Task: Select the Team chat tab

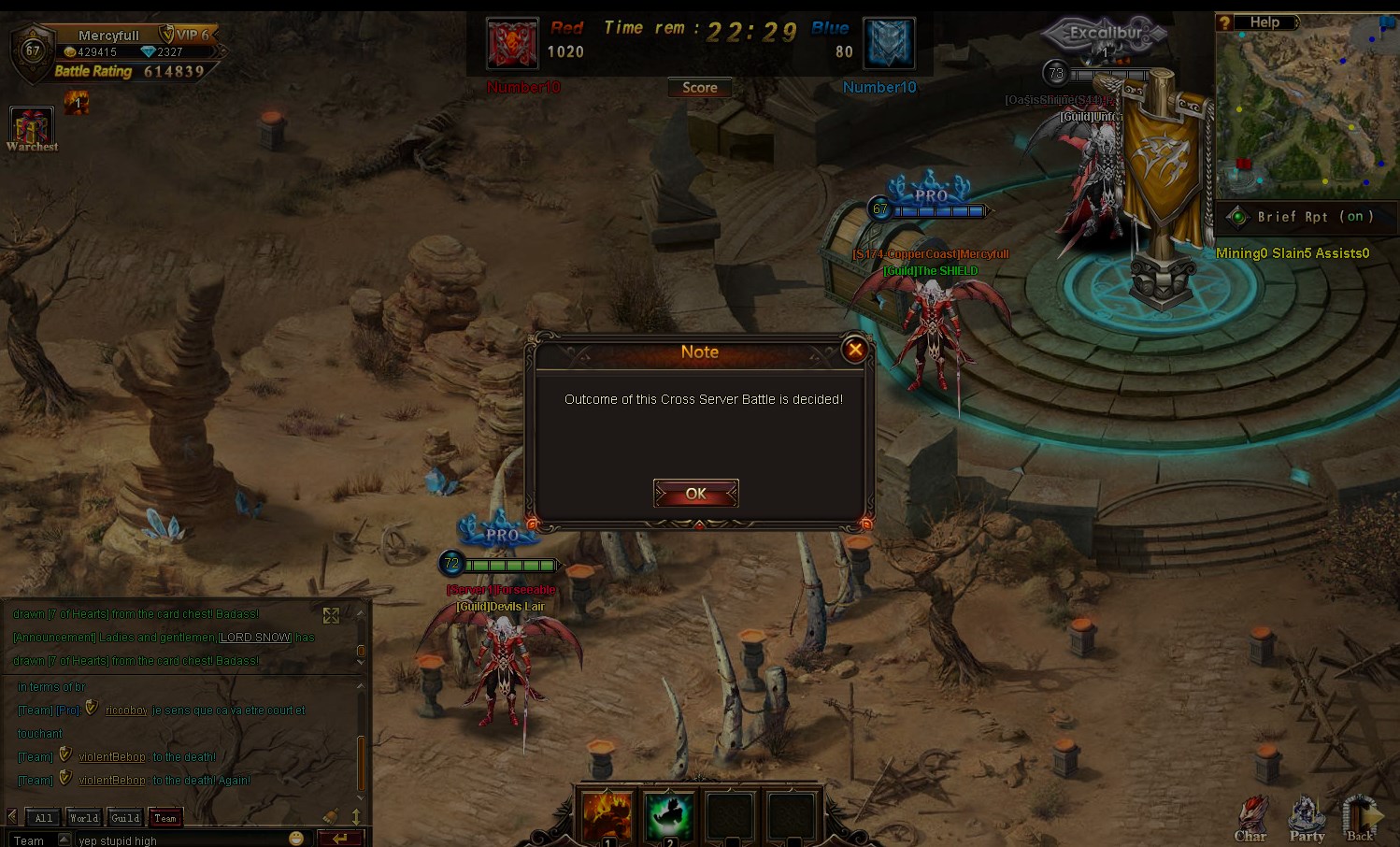Action: click(x=165, y=818)
